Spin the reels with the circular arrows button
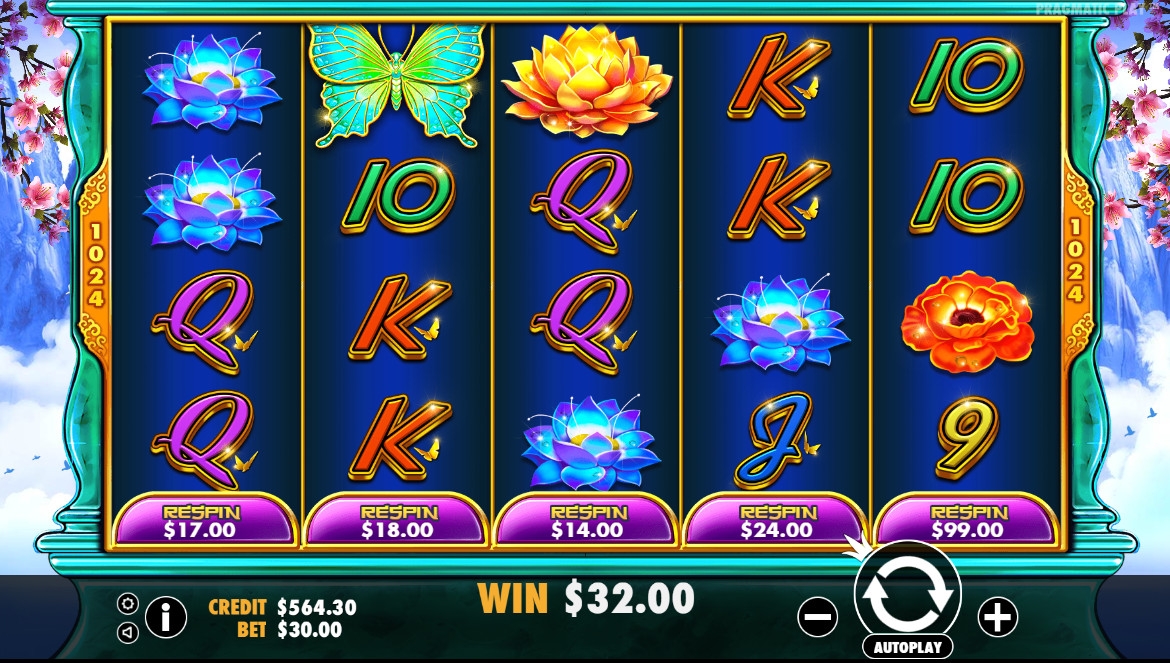This screenshot has height=663, width=1170. [x=907, y=593]
